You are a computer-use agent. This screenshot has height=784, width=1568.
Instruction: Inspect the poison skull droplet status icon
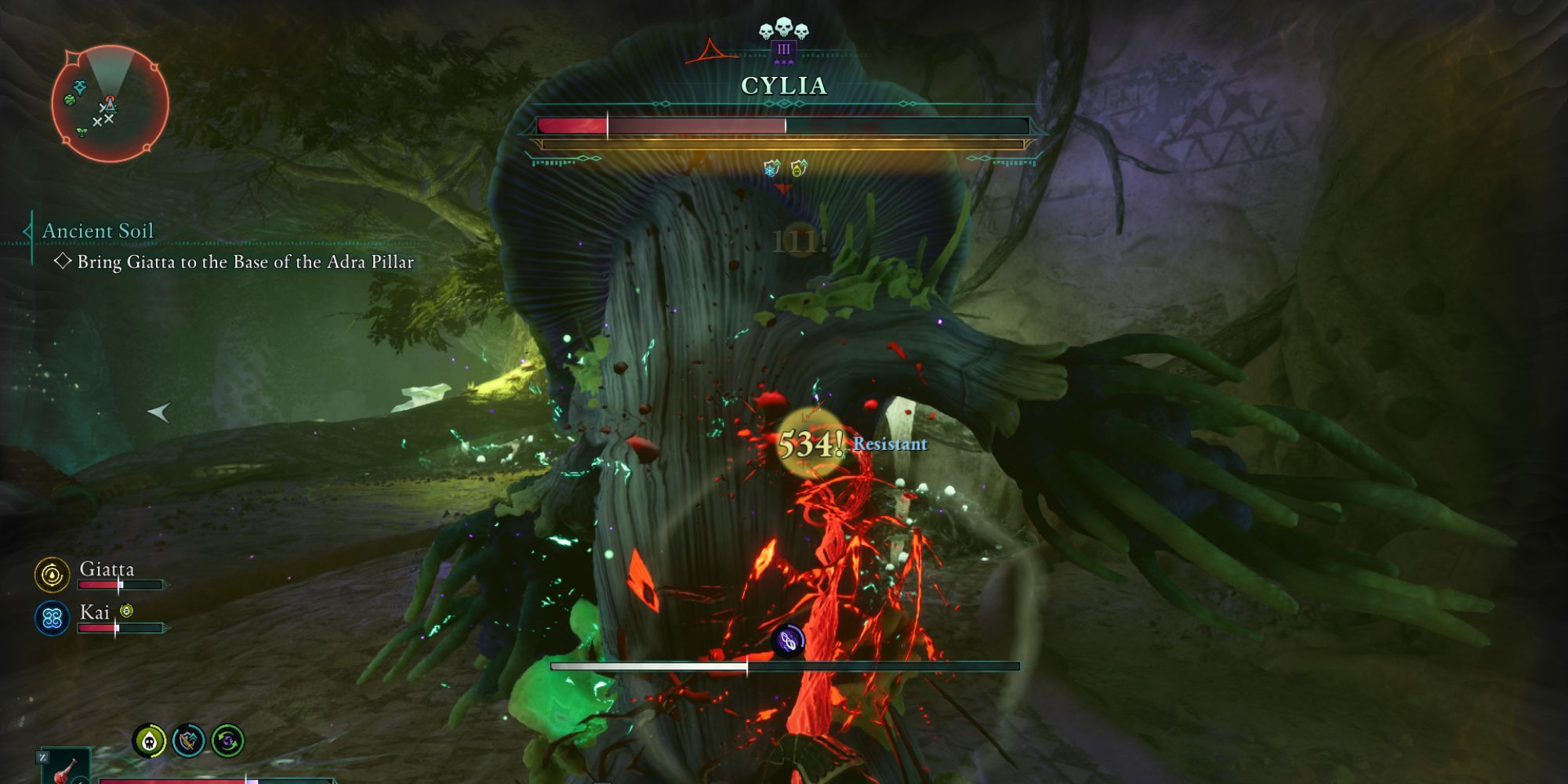point(149,741)
